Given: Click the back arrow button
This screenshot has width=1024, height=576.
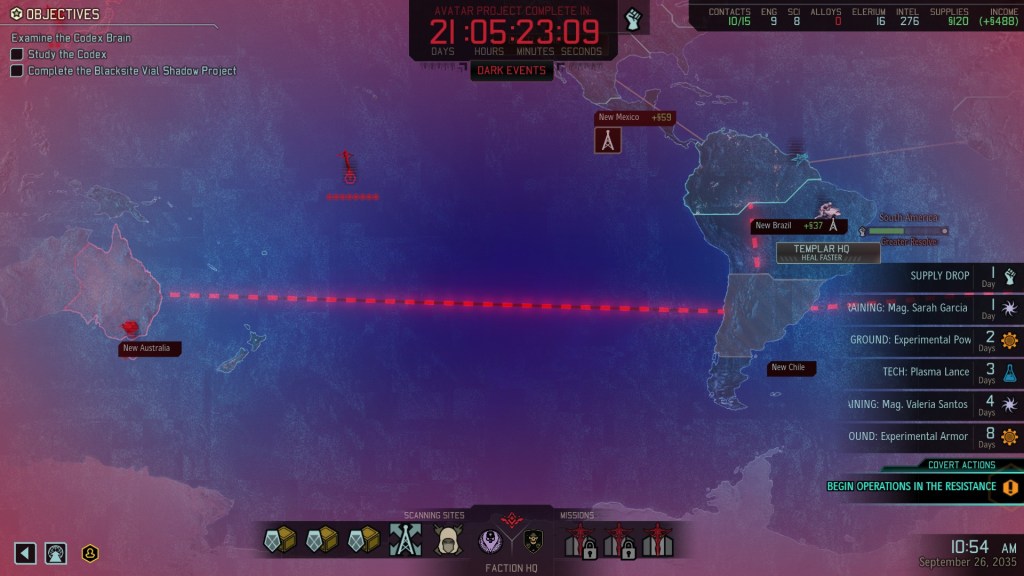Looking at the screenshot, I should 25,552.
